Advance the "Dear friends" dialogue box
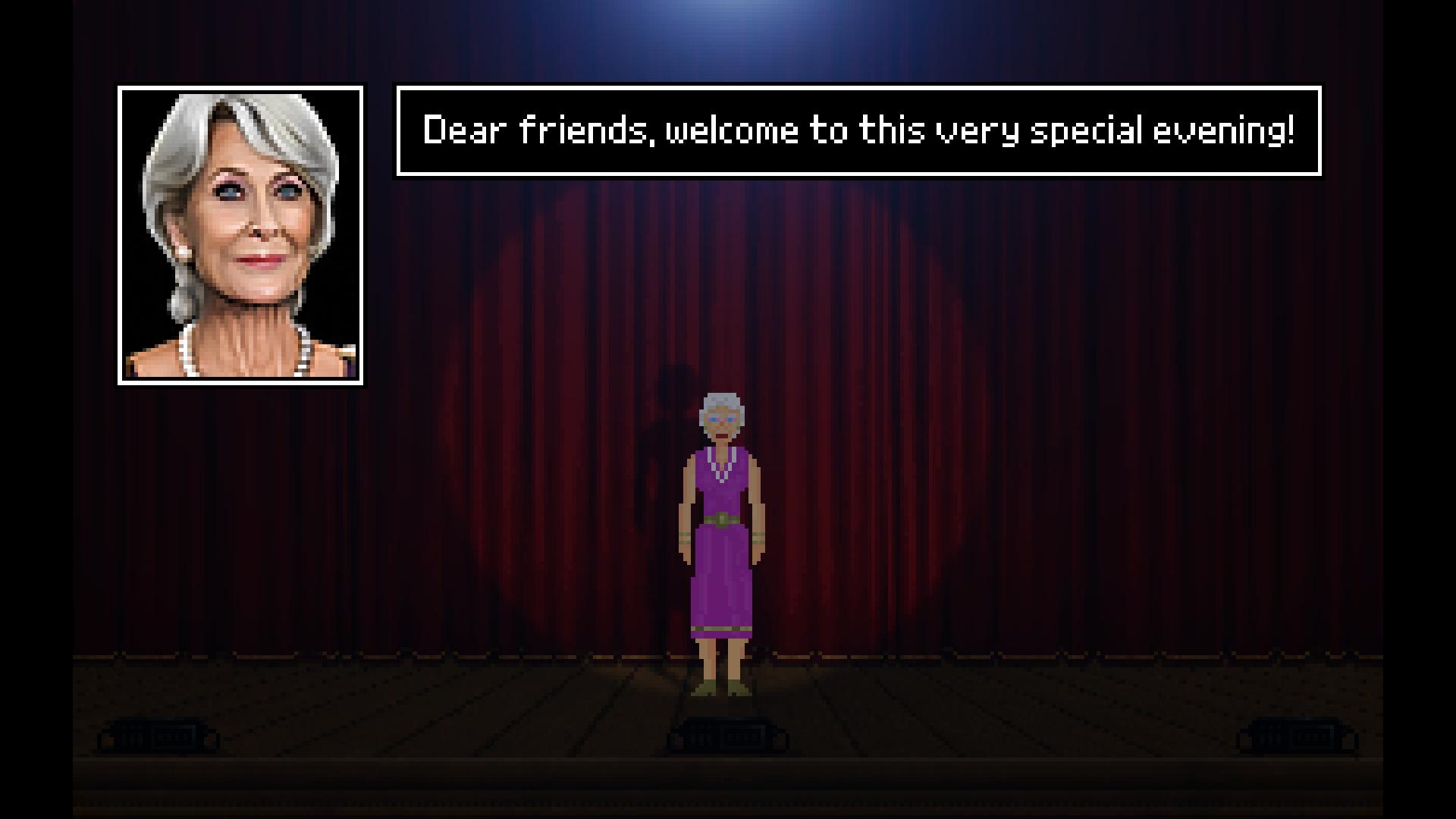Screen dimensions: 1456x819 coord(858,130)
